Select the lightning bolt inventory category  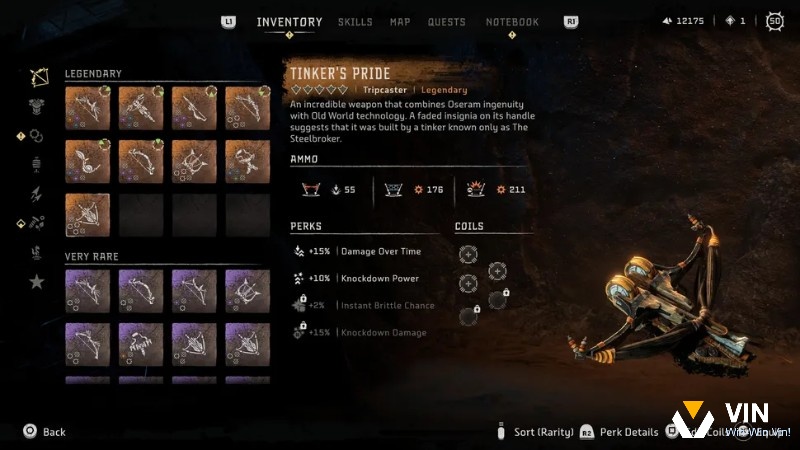pyautogui.click(x=37, y=194)
